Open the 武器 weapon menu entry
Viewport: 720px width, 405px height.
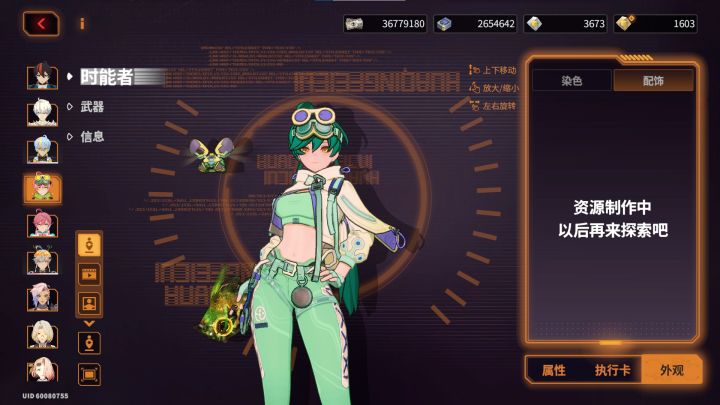(92, 106)
